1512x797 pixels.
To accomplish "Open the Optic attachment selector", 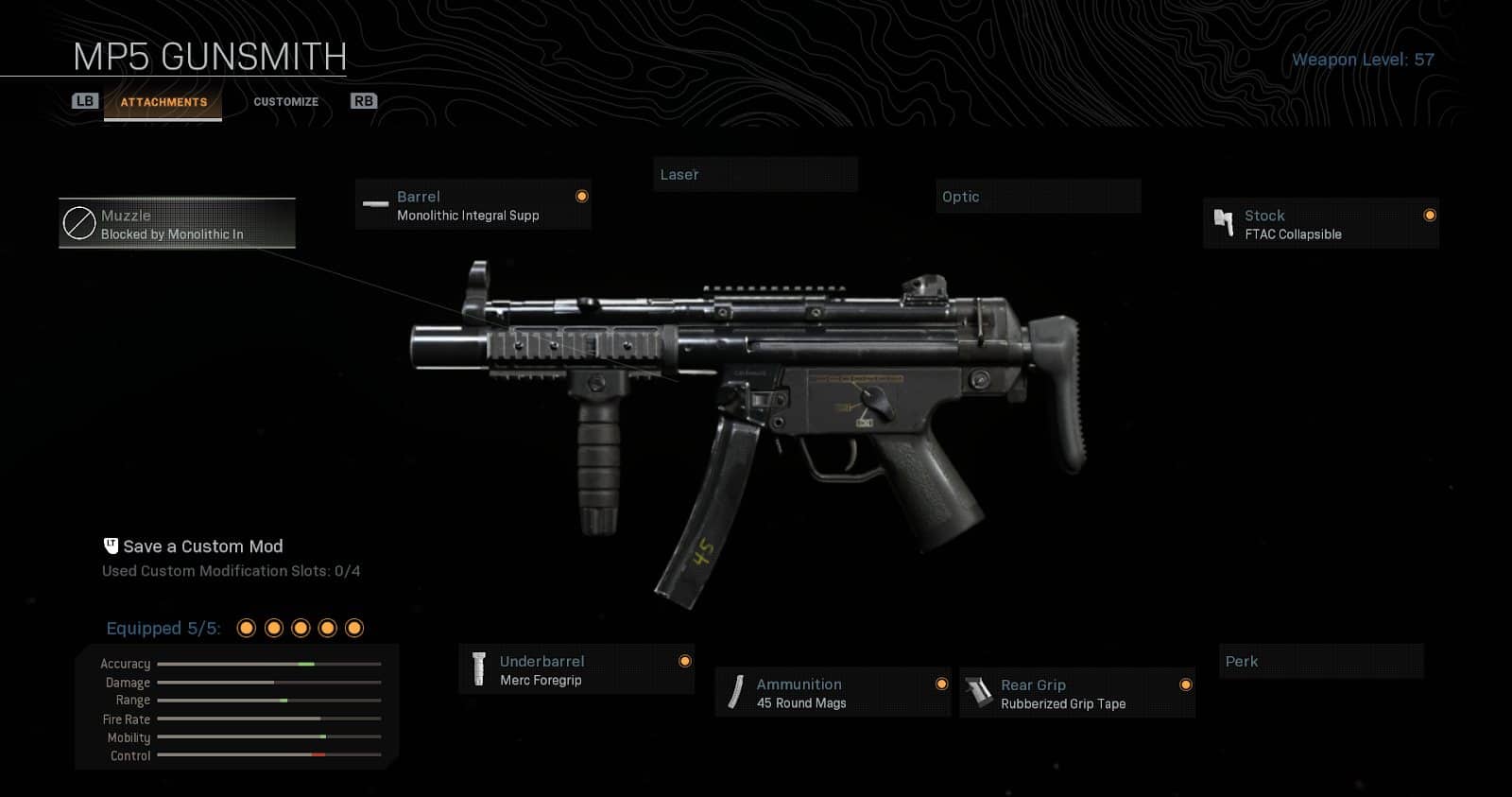I will click(x=1039, y=196).
